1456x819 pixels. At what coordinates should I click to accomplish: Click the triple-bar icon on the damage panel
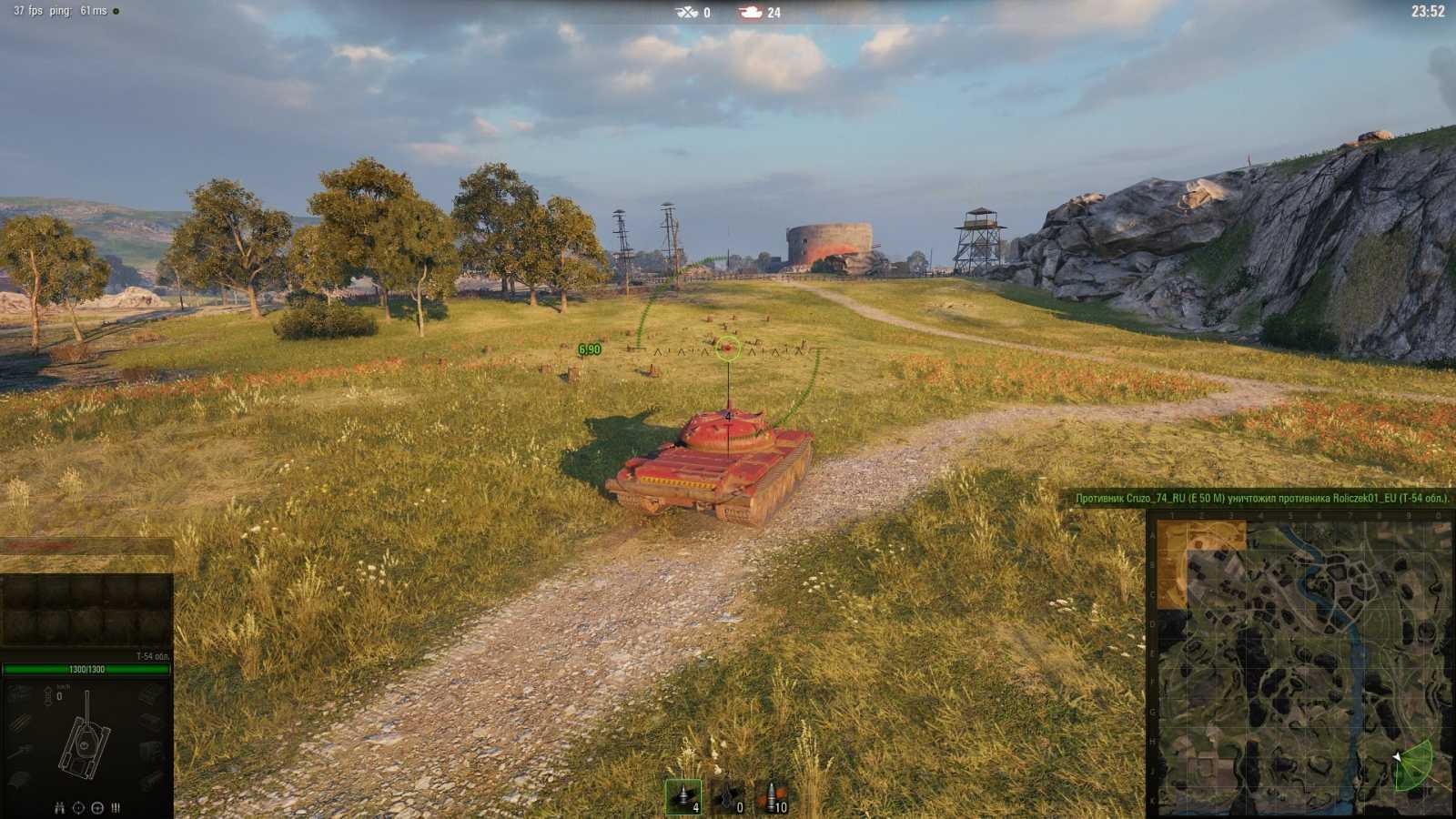pyautogui.click(x=116, y=808)
